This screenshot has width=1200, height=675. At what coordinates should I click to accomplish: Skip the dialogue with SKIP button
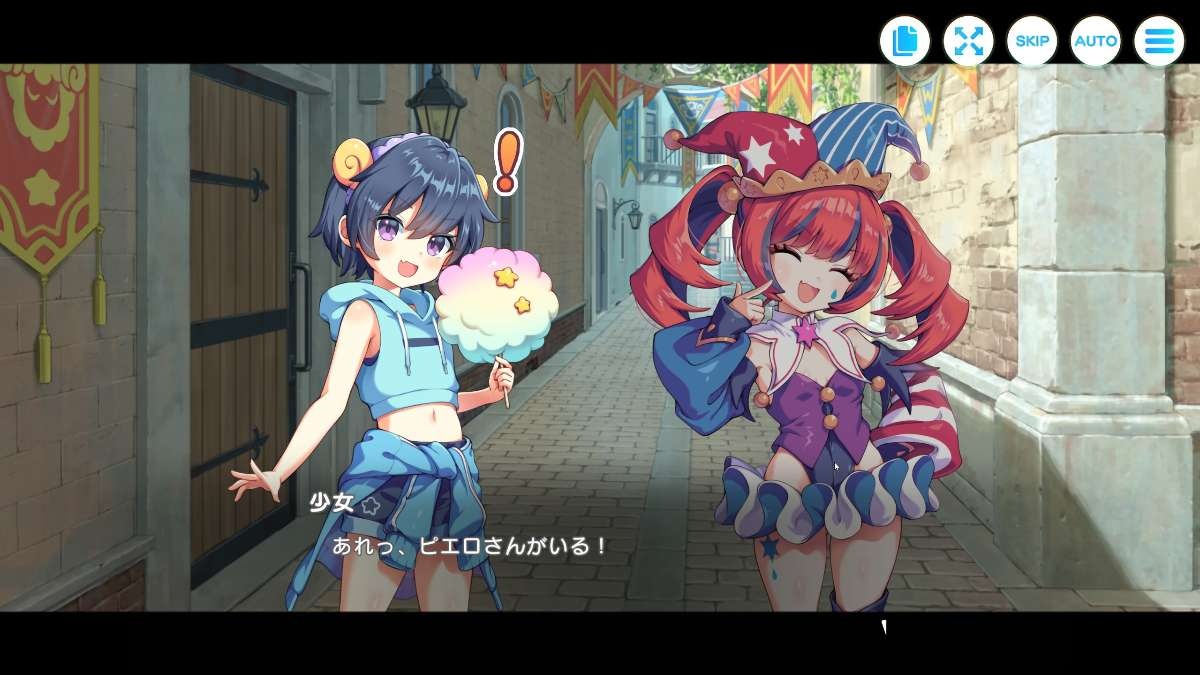coord(1032,41)
